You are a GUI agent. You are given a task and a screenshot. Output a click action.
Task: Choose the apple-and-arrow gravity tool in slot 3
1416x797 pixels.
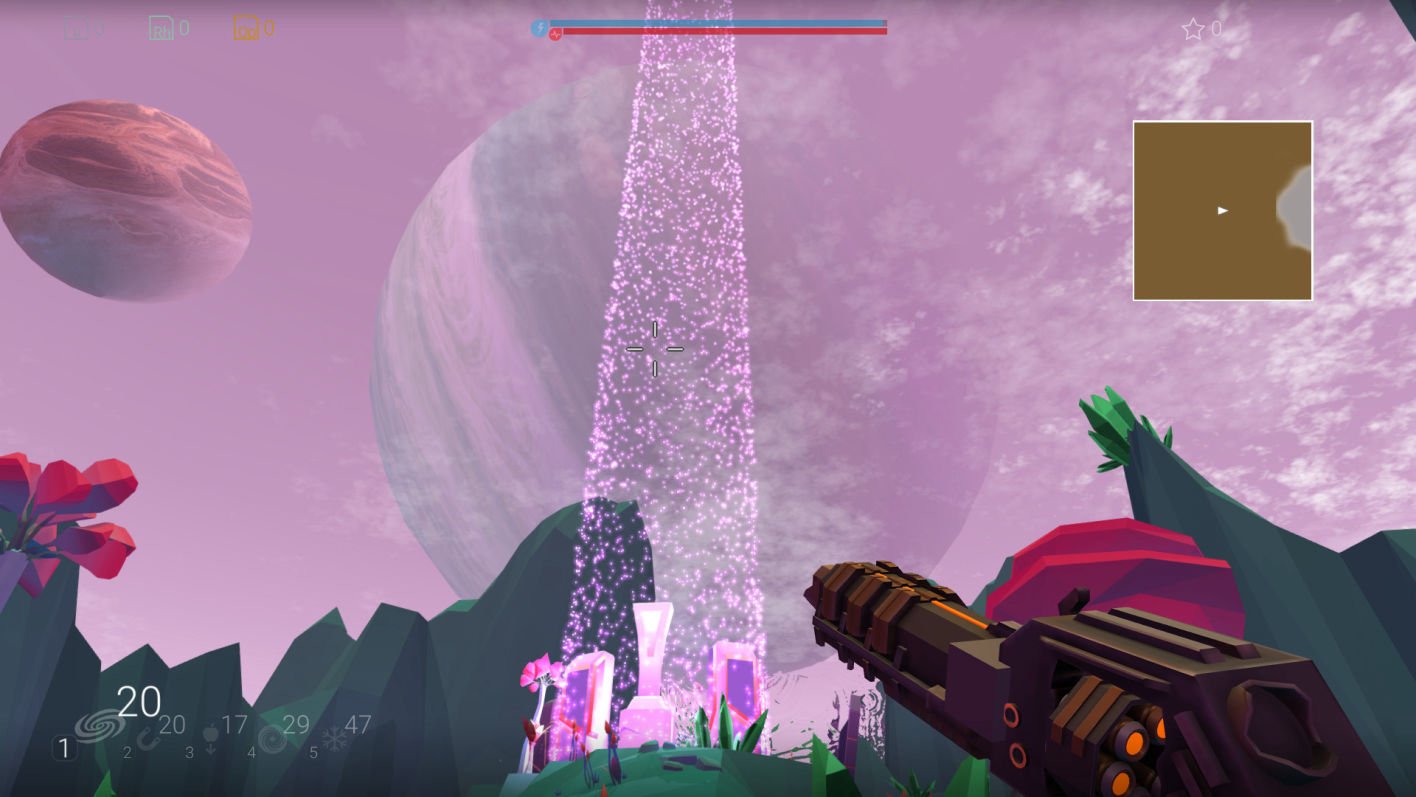point(210,739)
